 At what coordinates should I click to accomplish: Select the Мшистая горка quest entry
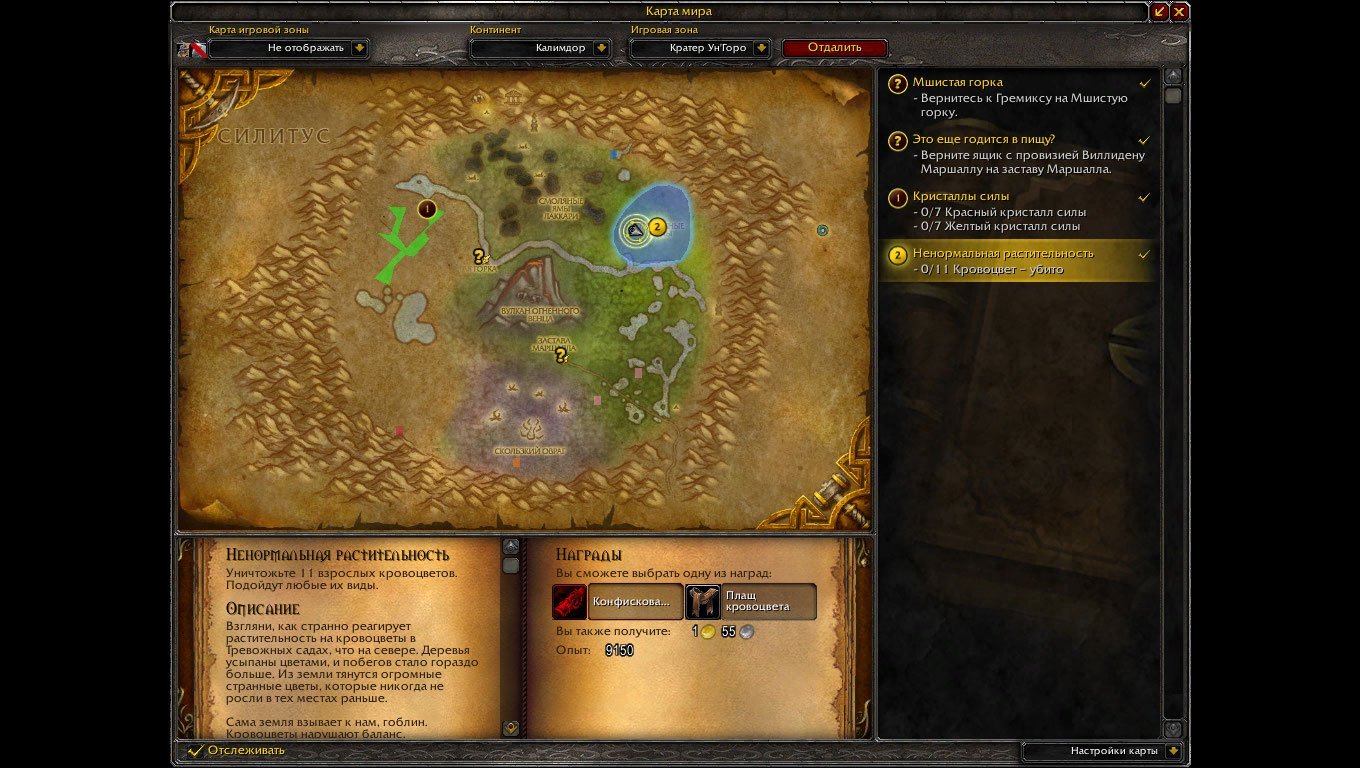point(957,83)
